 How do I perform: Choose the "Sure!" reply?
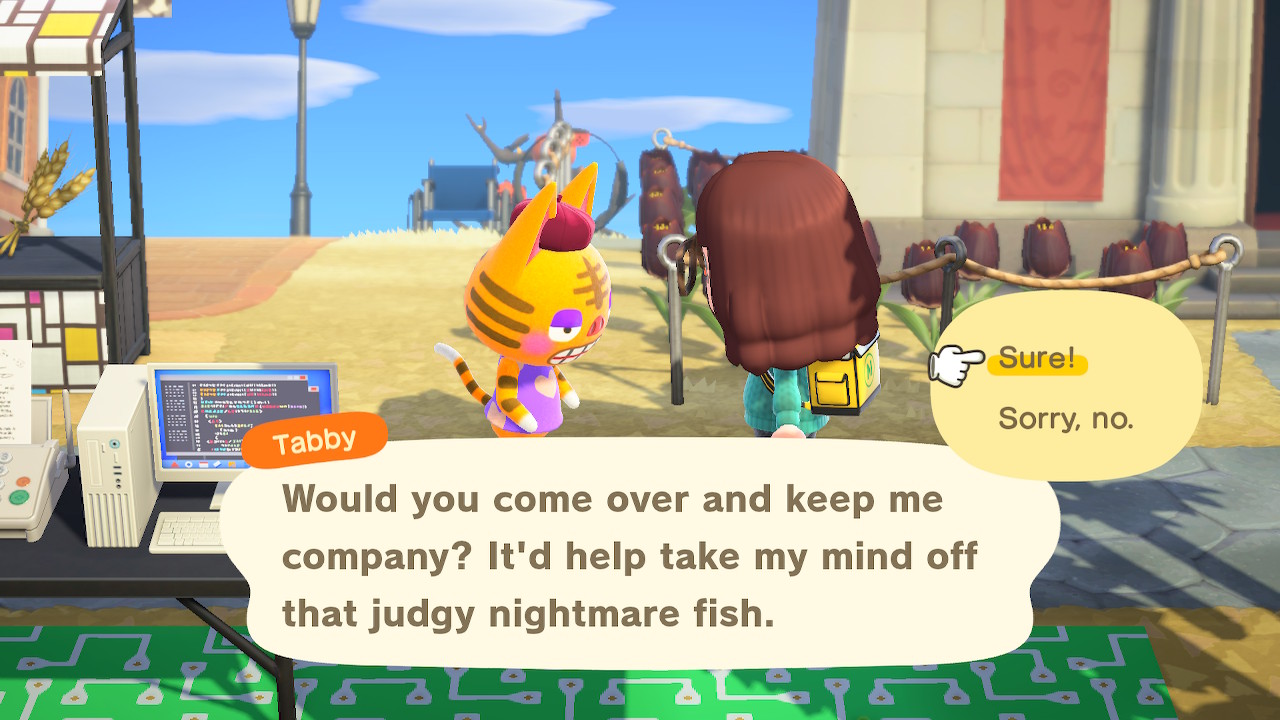(1036, 360)
